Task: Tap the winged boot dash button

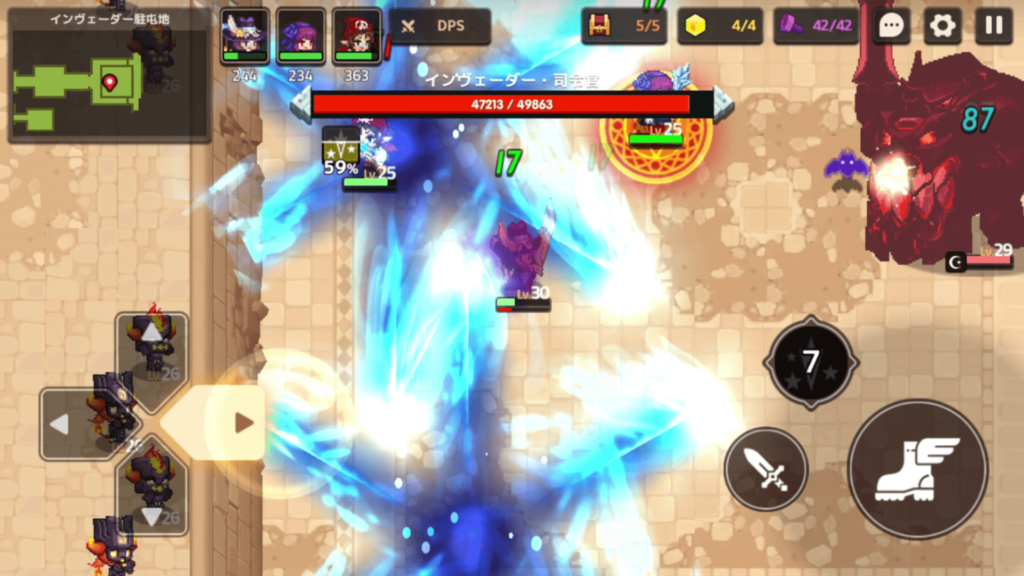Action: [x=917, y=469]
